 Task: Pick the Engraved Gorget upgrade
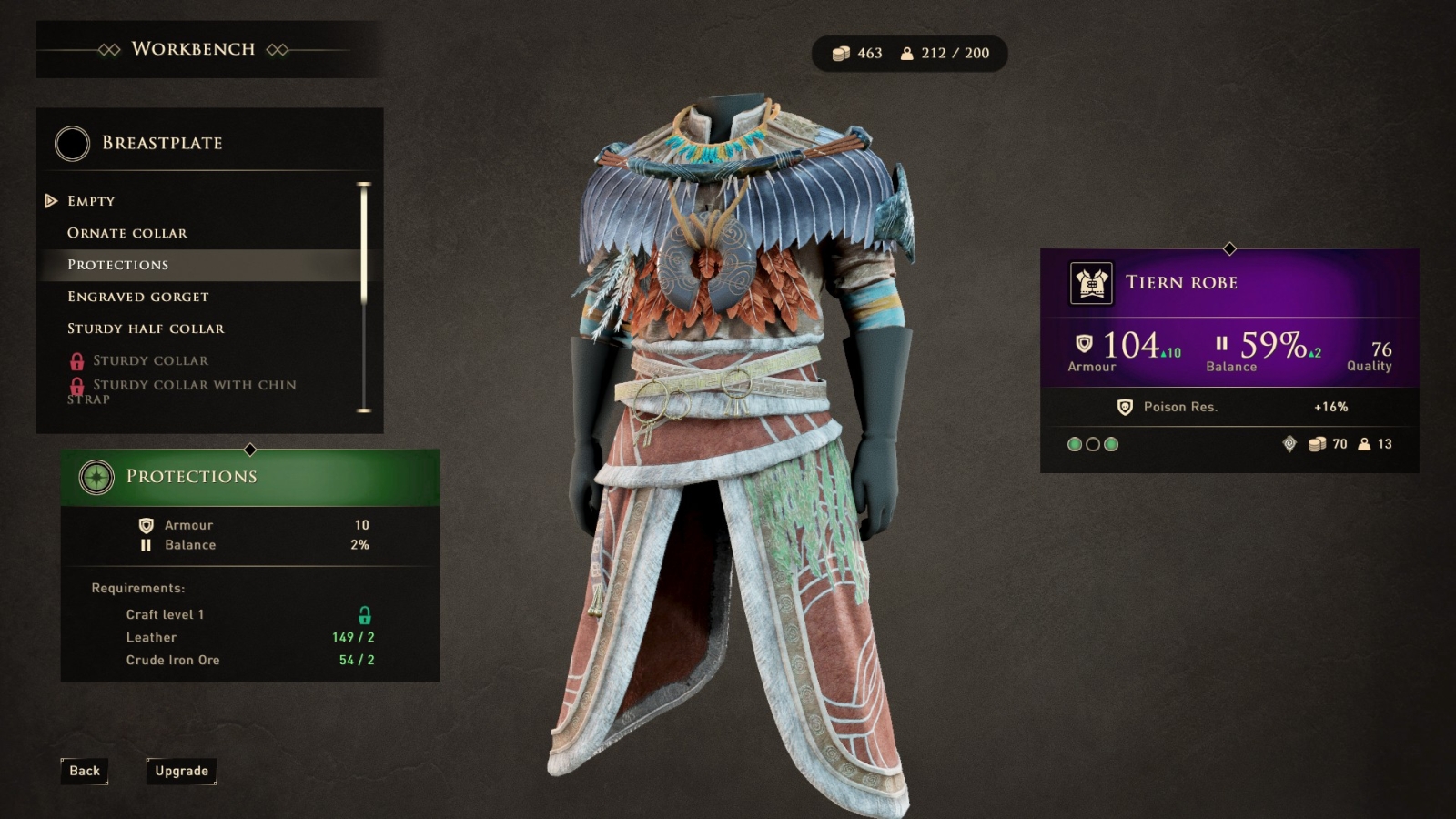pos(138,297)
